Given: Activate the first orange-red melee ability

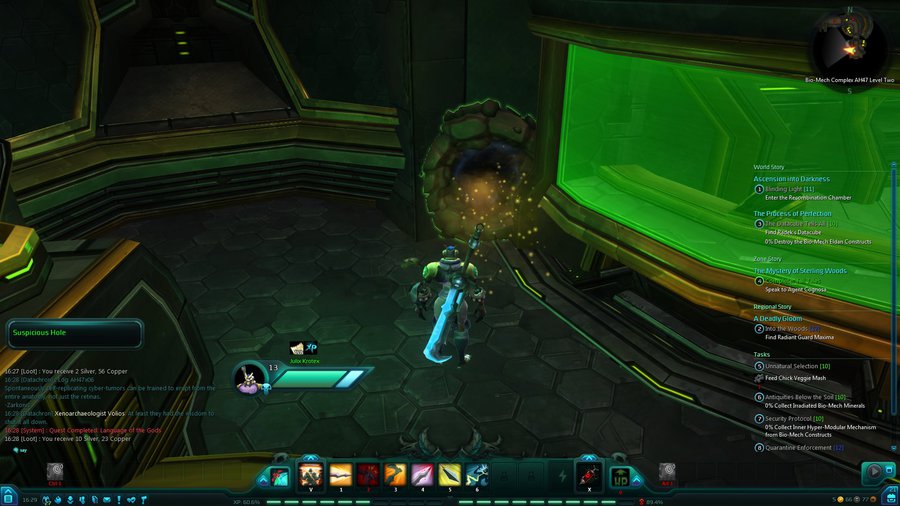Looking at the screenshot, I should click(x=310, y=475).
